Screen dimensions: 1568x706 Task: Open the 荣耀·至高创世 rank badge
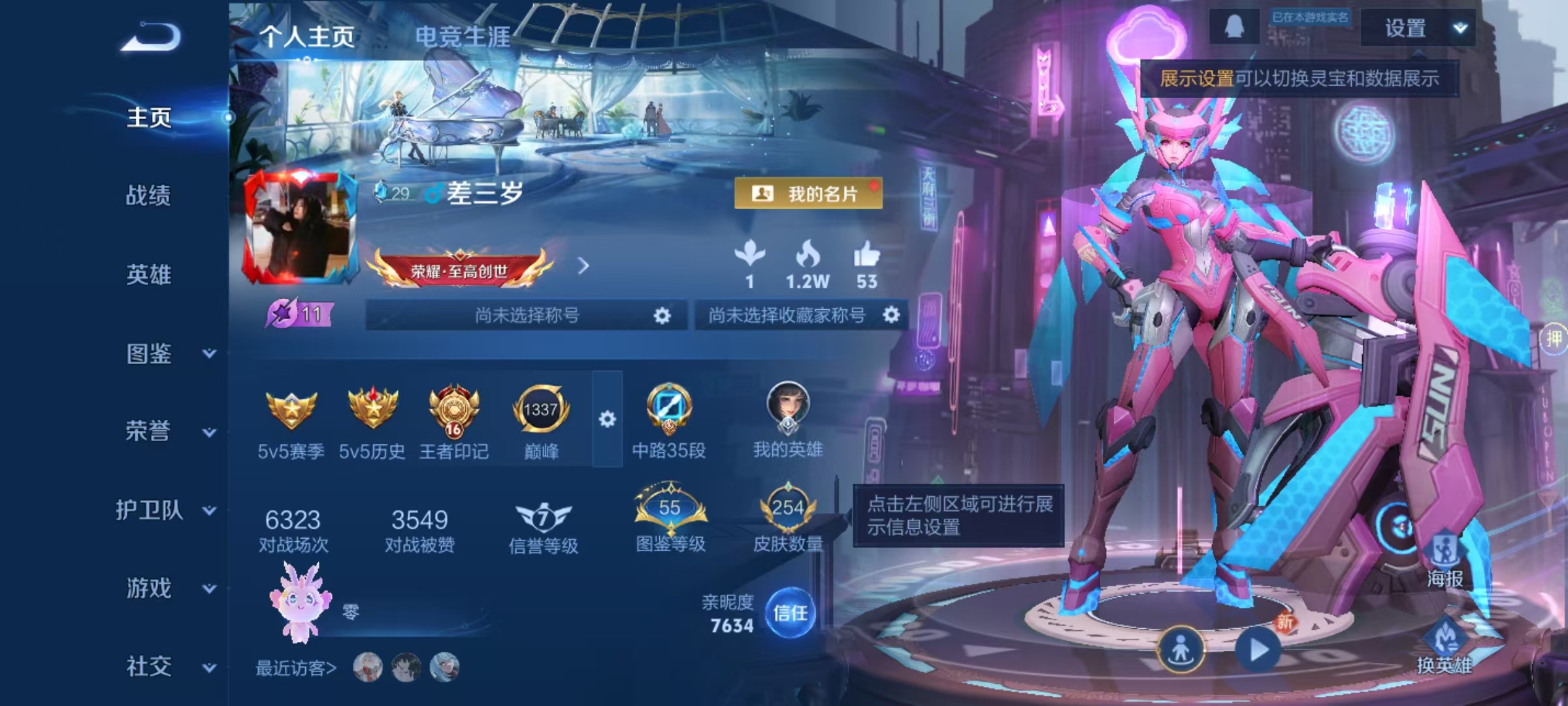click(460, 269)
